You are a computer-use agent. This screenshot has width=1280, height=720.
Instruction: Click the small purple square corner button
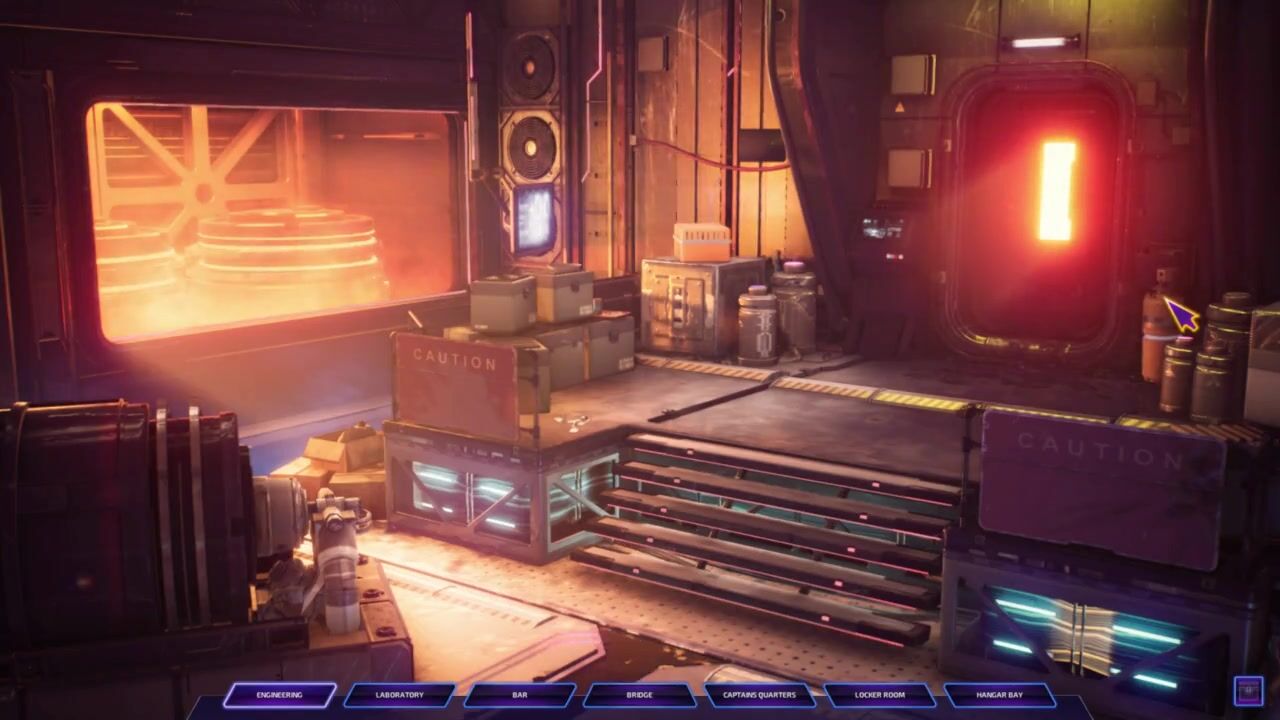coord(1248,691)
